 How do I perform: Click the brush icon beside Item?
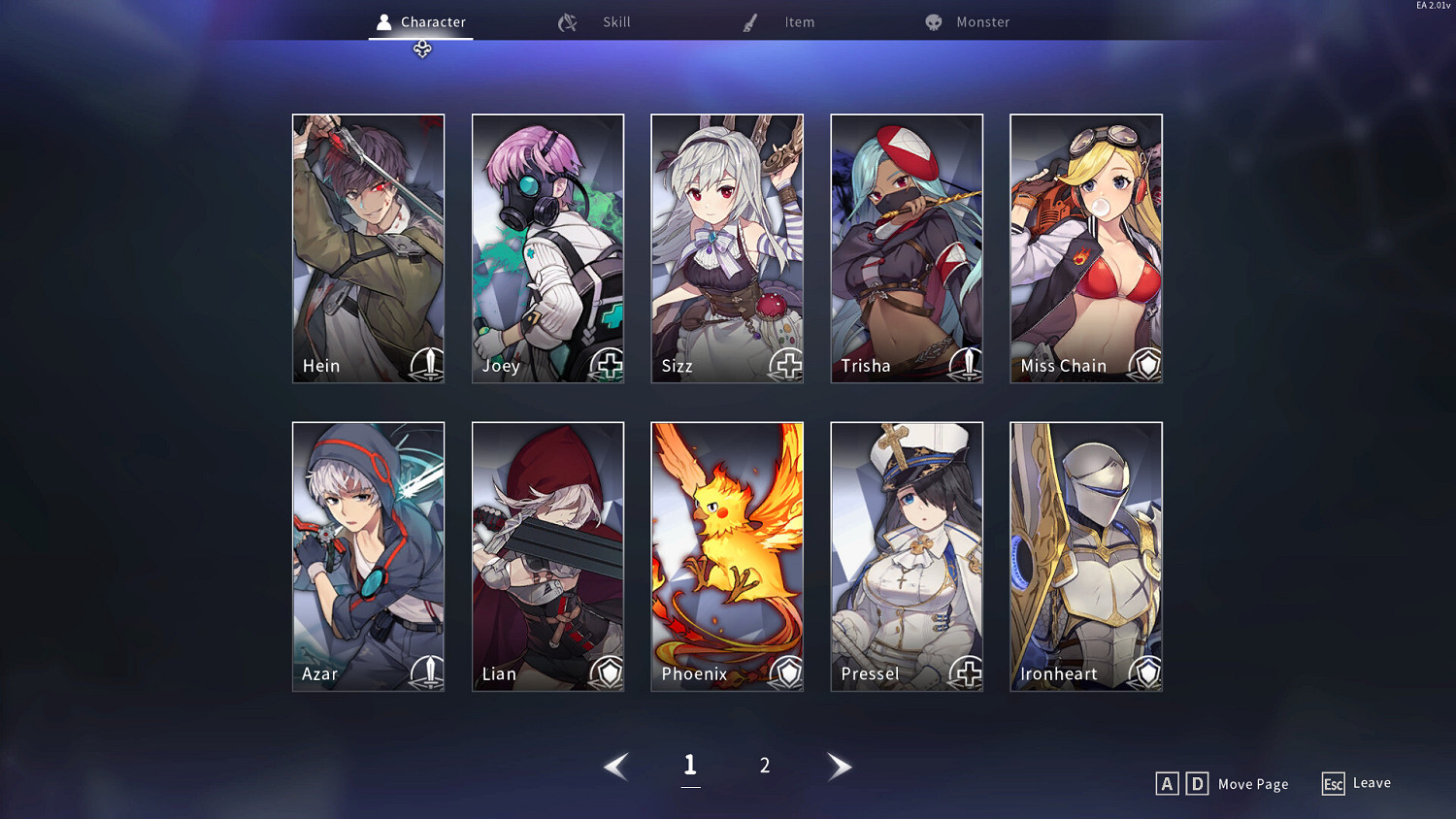[748, 21]
